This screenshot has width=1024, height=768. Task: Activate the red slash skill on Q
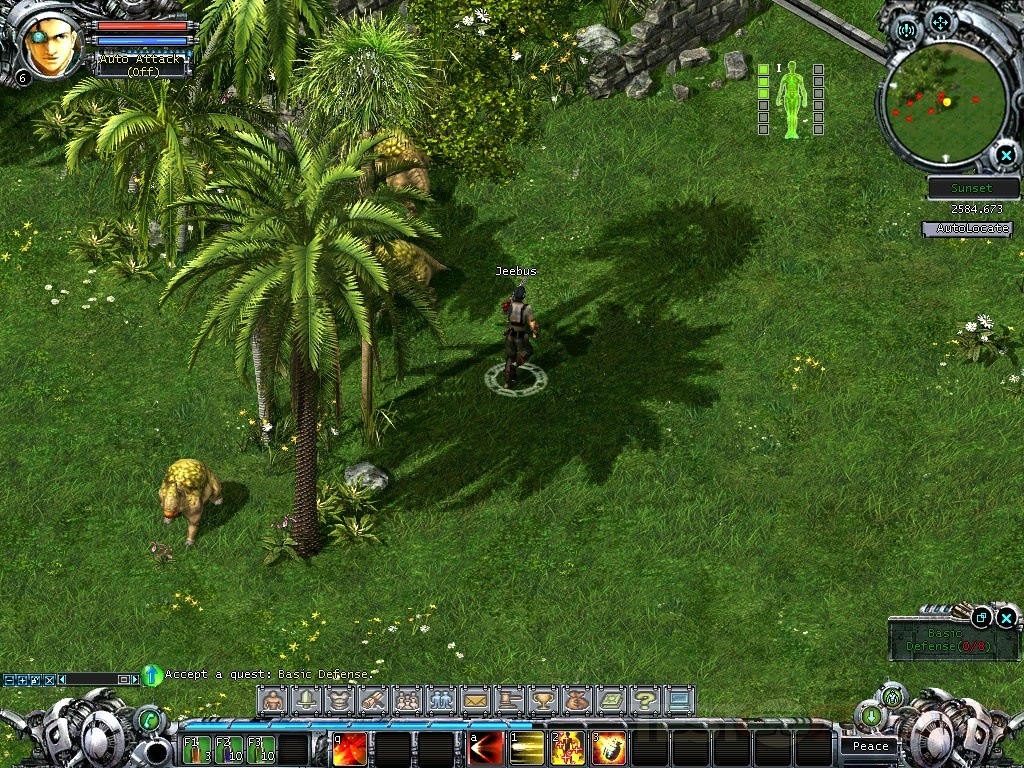click(349, 749)
